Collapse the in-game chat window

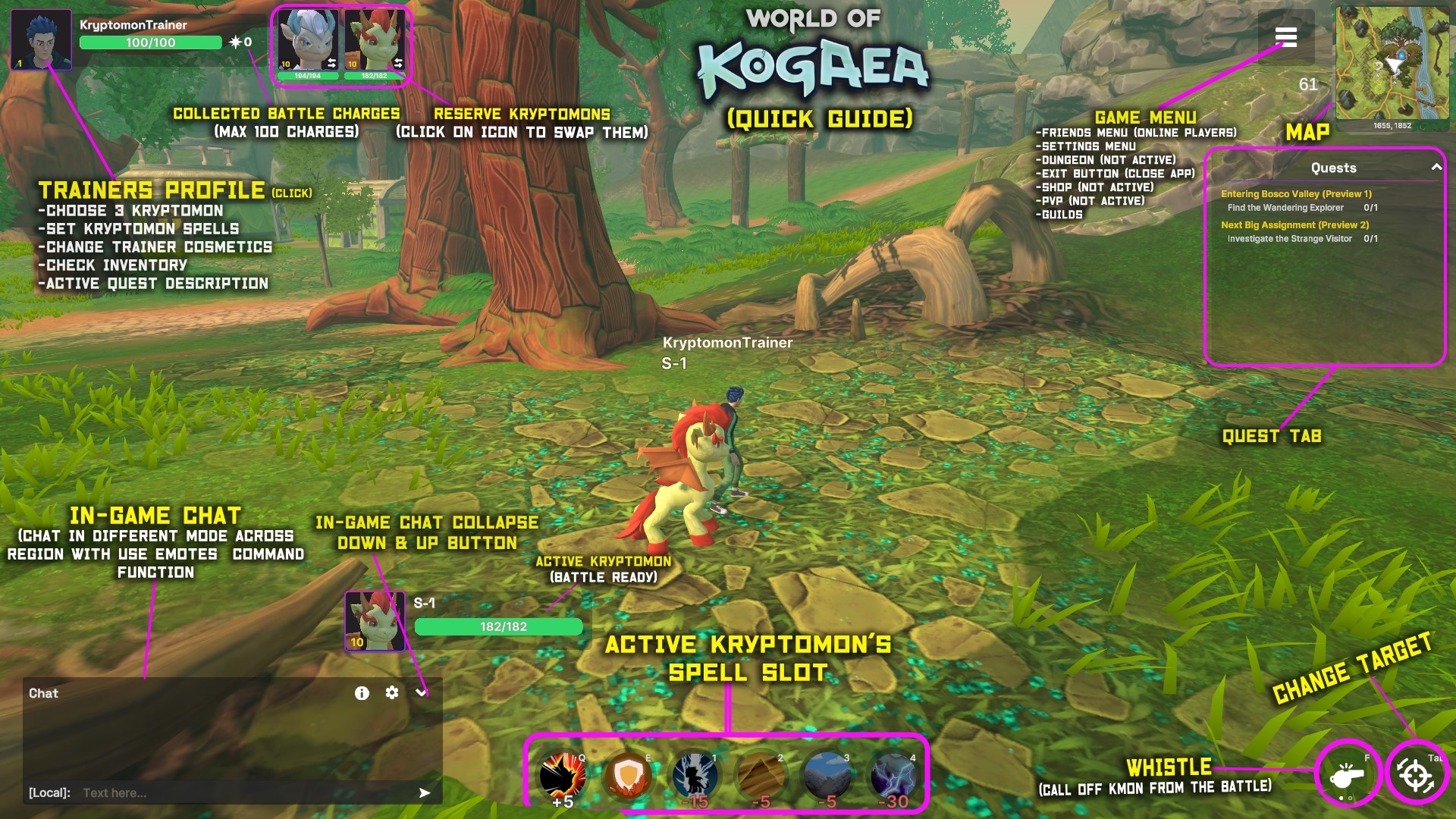[x=422, y=693]
